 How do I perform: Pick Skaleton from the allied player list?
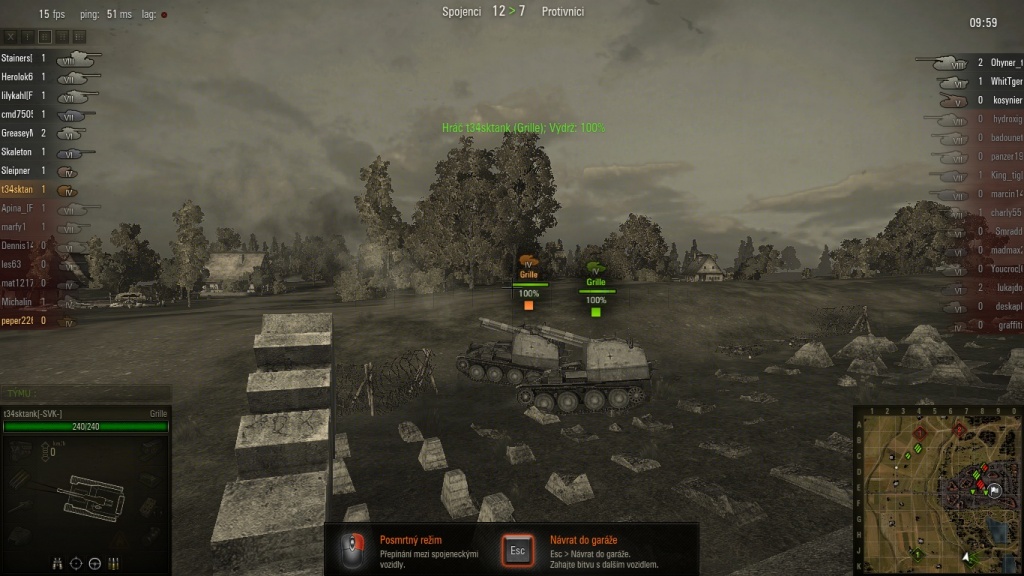pos(17,152)
